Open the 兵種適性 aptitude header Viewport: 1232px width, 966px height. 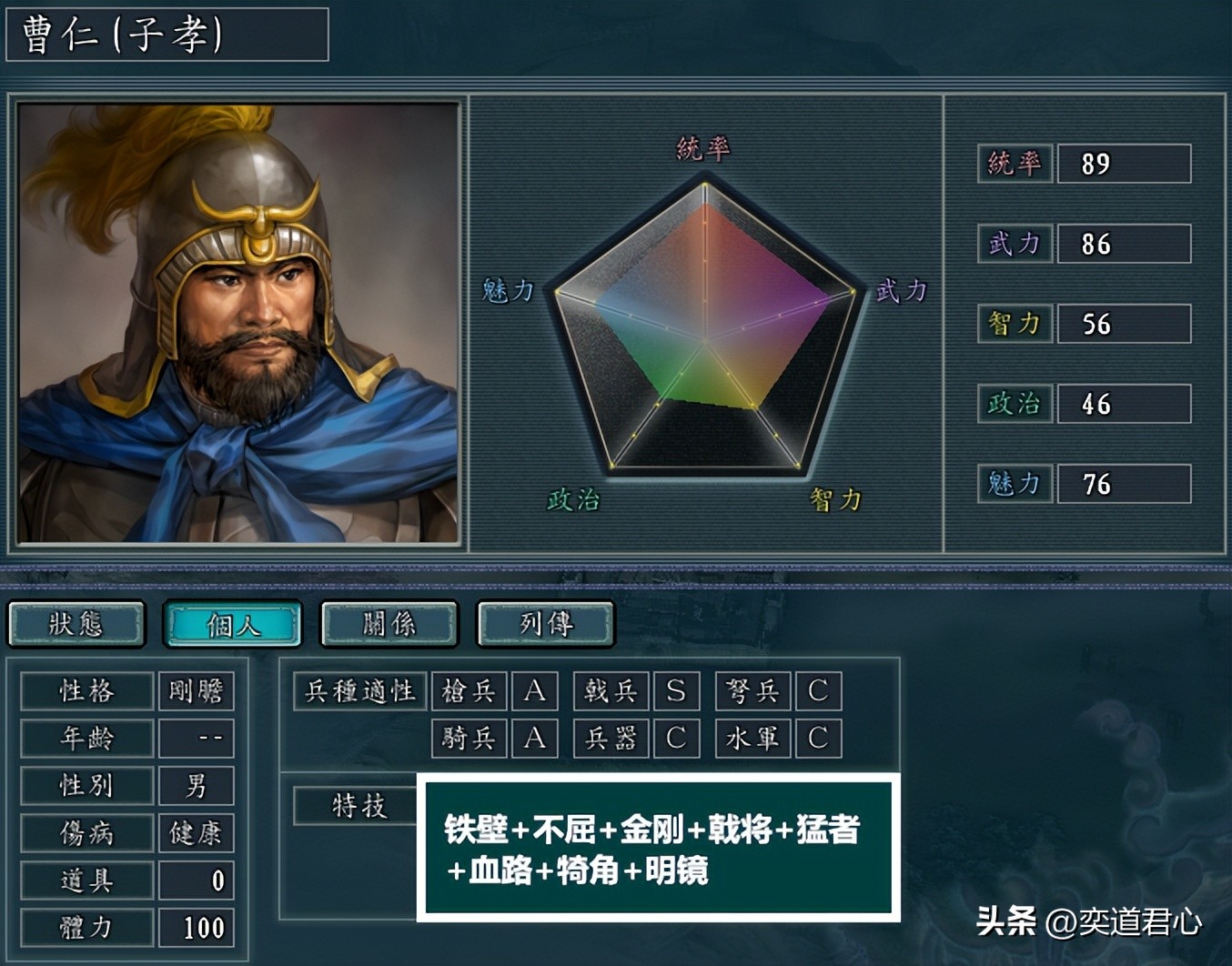[360, 691]
